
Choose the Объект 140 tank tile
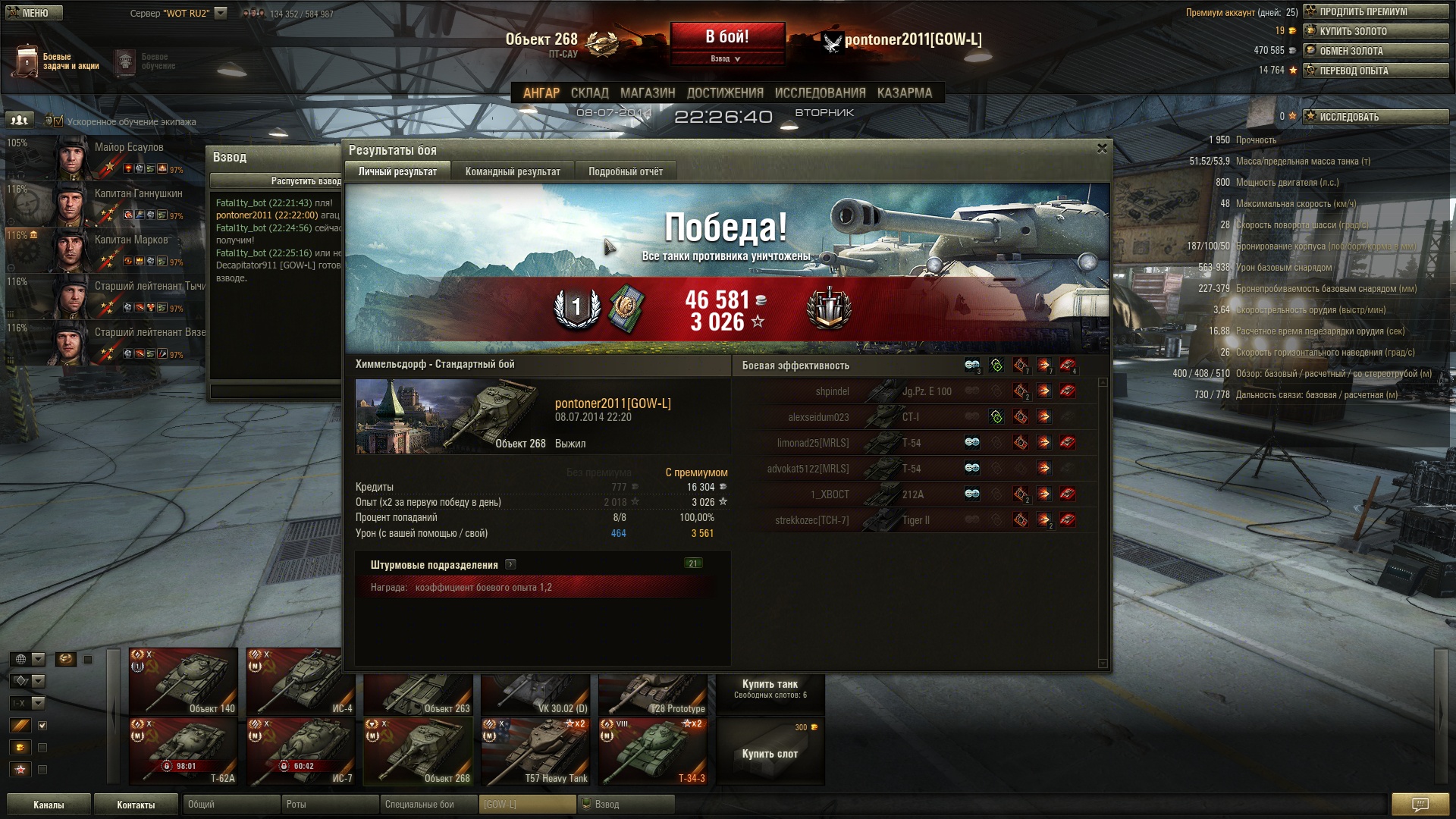tap(184, 681)
